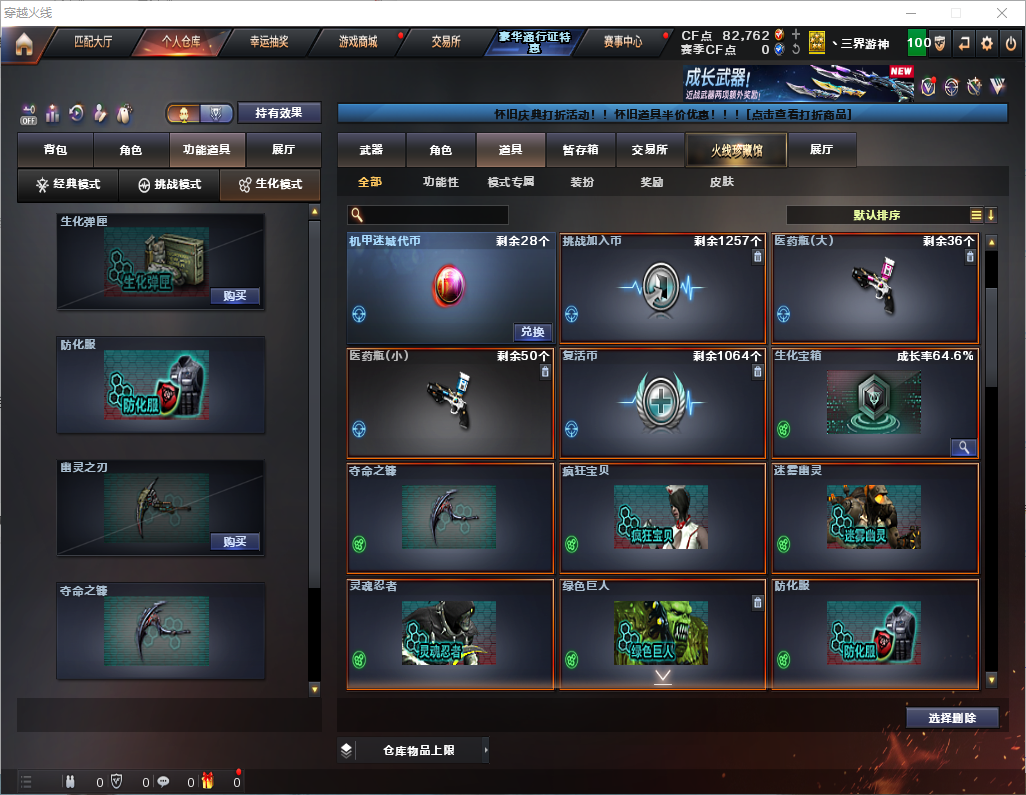Open the 匹配大厅 matchmaking lobby
Viewport: 1026px width, 795px height.
(93, 42)
